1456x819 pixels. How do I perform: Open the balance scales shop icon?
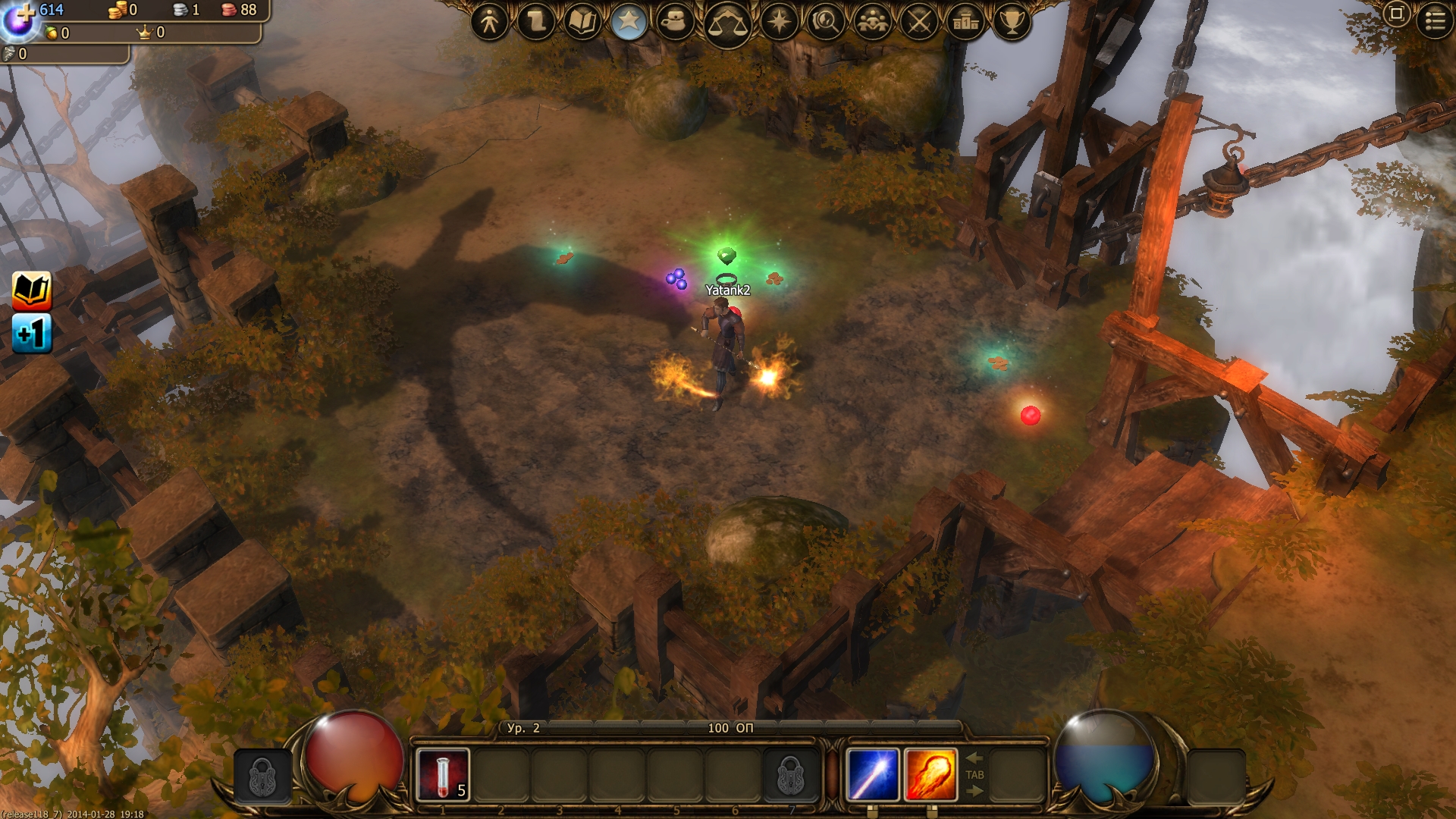click(726, 24)
